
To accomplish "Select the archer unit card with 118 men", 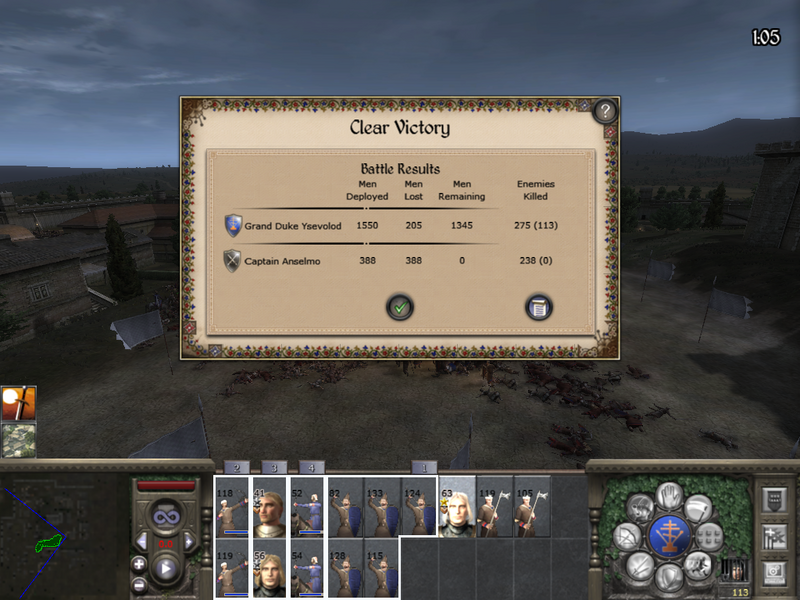I will (x=233, y=506).
